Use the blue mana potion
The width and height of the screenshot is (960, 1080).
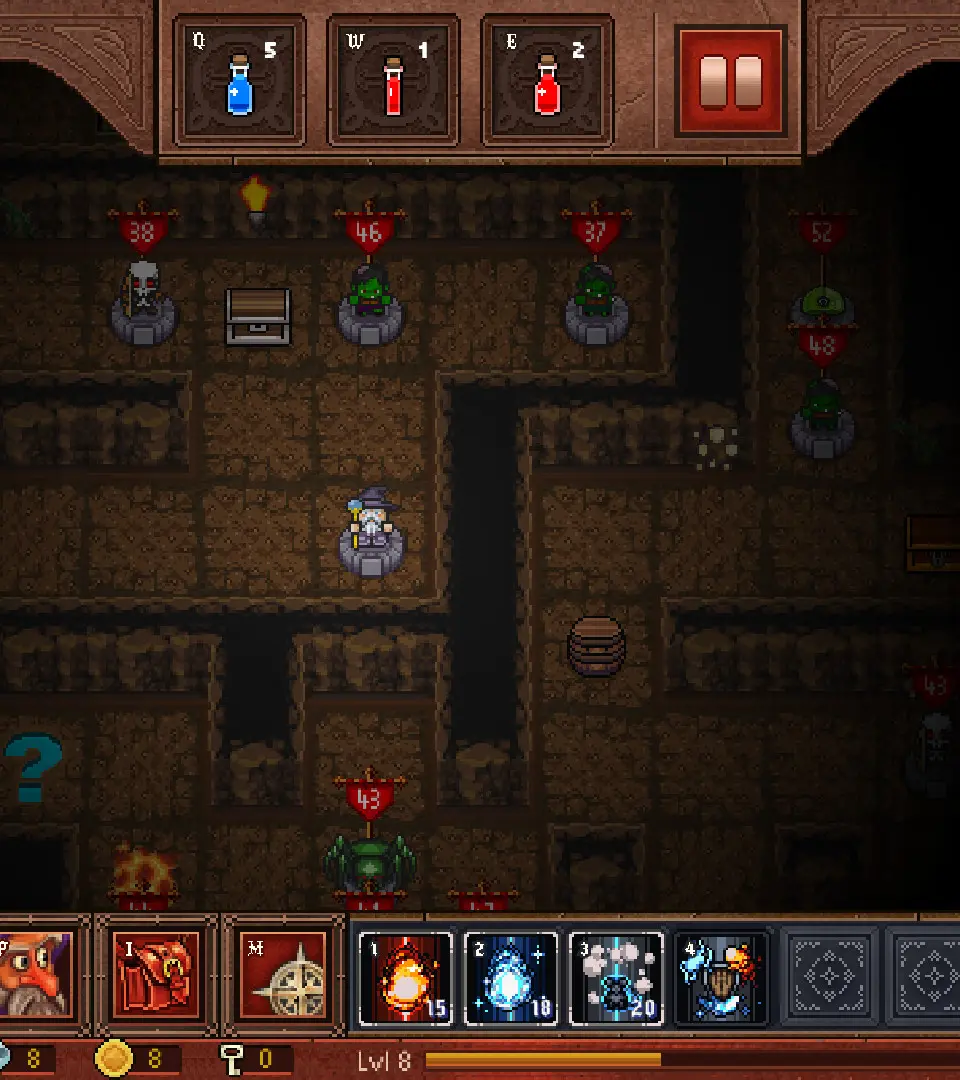coord(240,81)
